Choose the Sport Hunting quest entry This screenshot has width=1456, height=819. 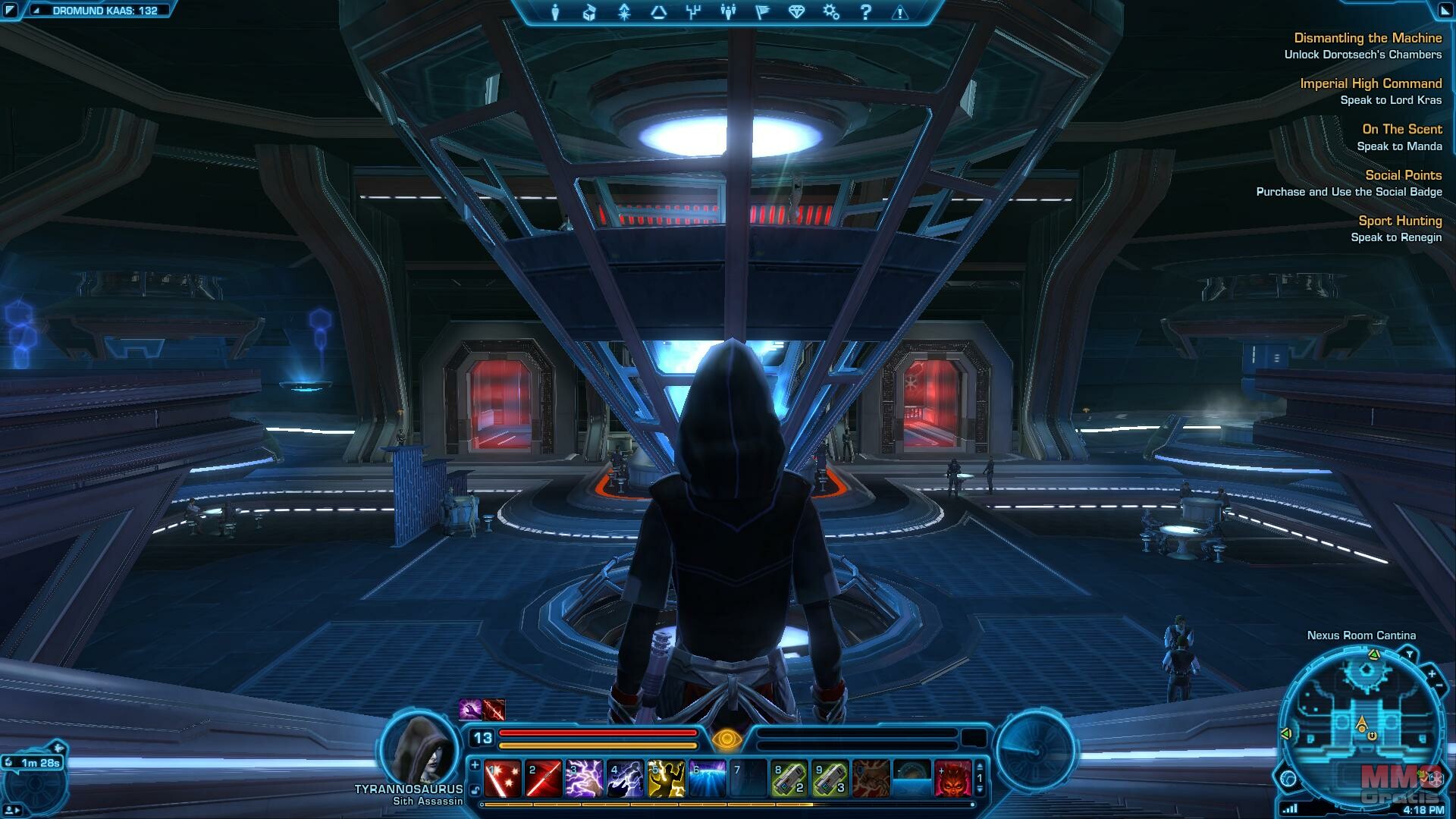click(1400, 221)
